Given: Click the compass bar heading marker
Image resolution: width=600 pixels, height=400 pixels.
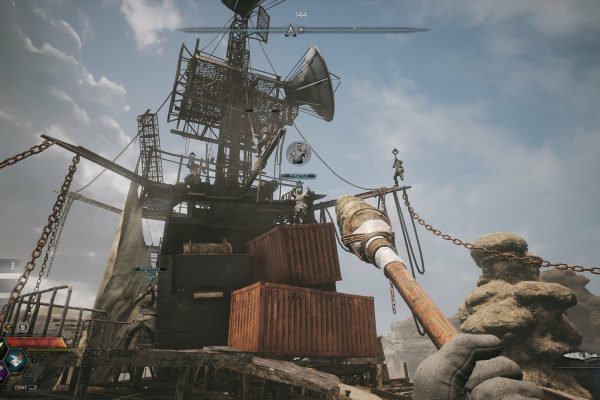Looking at the screenshot, I should (291, 30).
